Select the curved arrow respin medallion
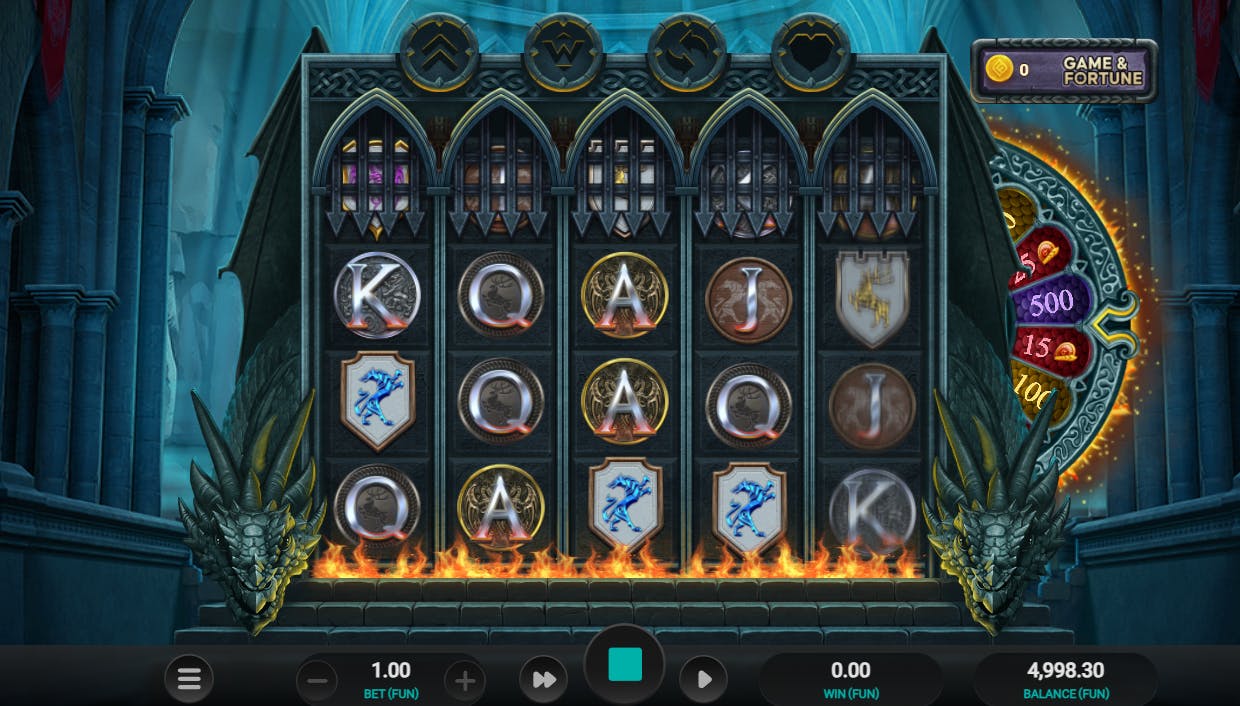Image resolution: width=1240 pixels, height=706 pixels. 686,52
